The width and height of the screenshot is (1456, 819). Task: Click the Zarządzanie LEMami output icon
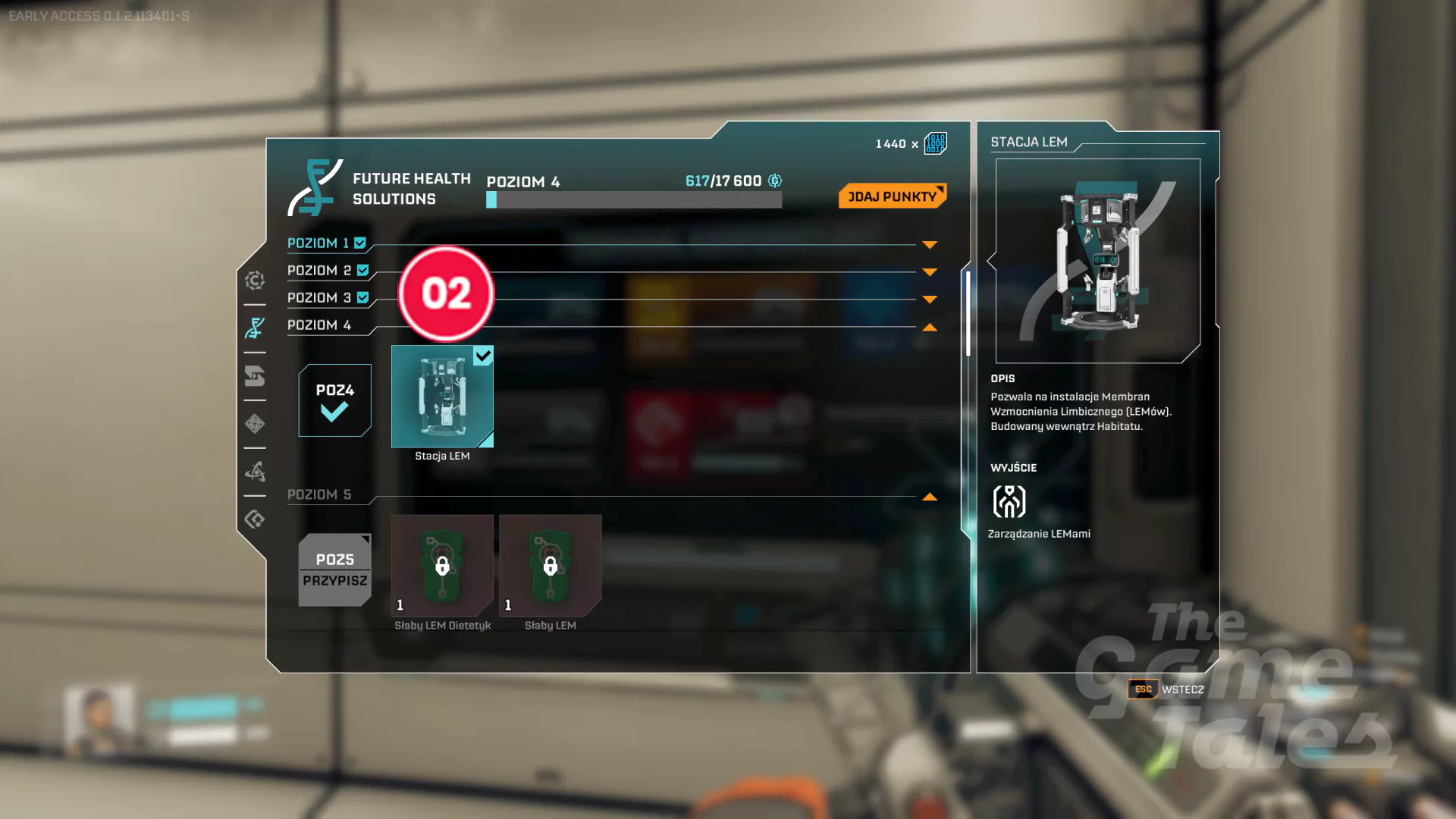click(1009, 501)
